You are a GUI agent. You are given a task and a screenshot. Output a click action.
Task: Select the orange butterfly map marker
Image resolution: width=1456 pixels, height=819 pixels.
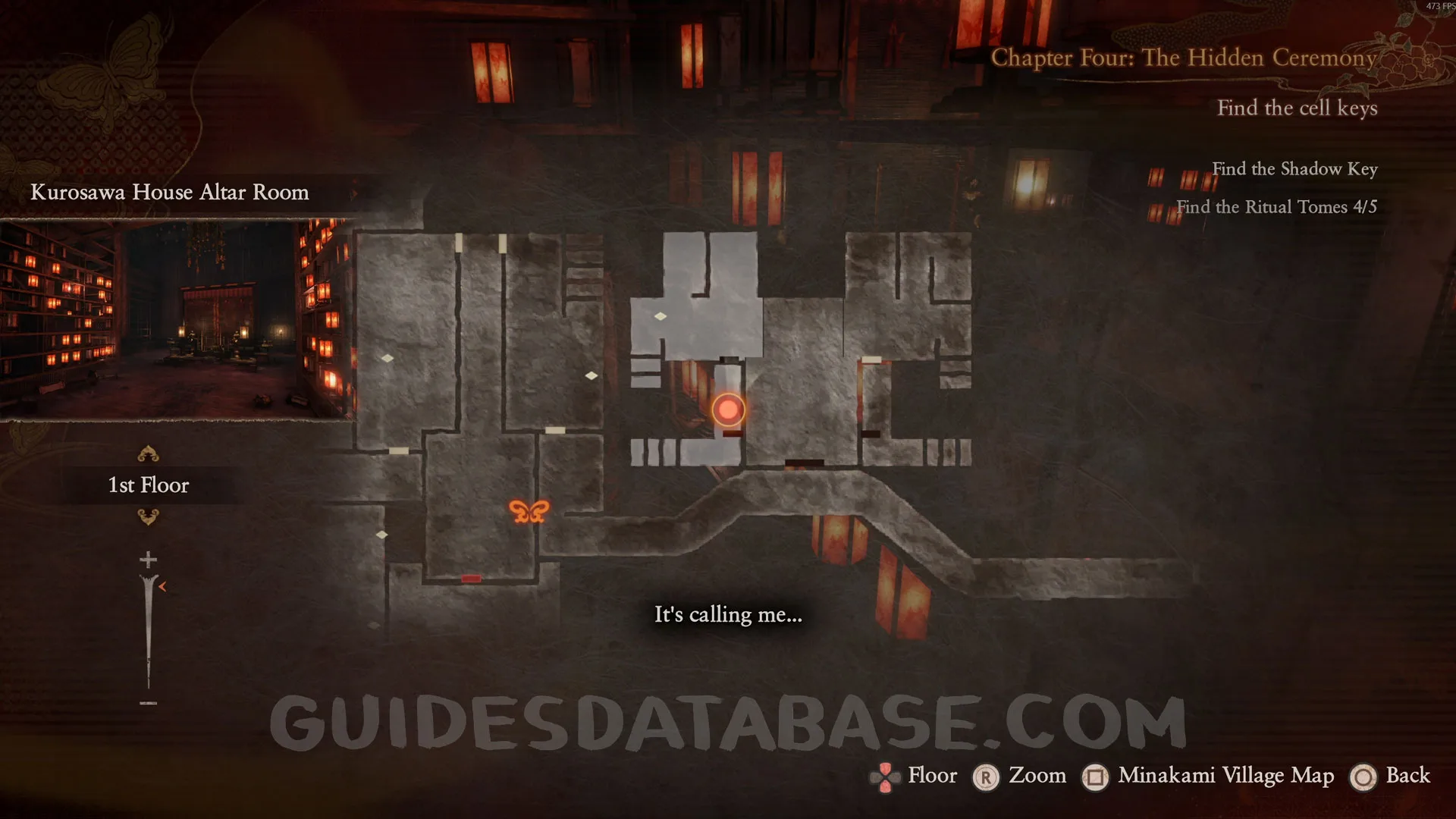tap(529, 512)
